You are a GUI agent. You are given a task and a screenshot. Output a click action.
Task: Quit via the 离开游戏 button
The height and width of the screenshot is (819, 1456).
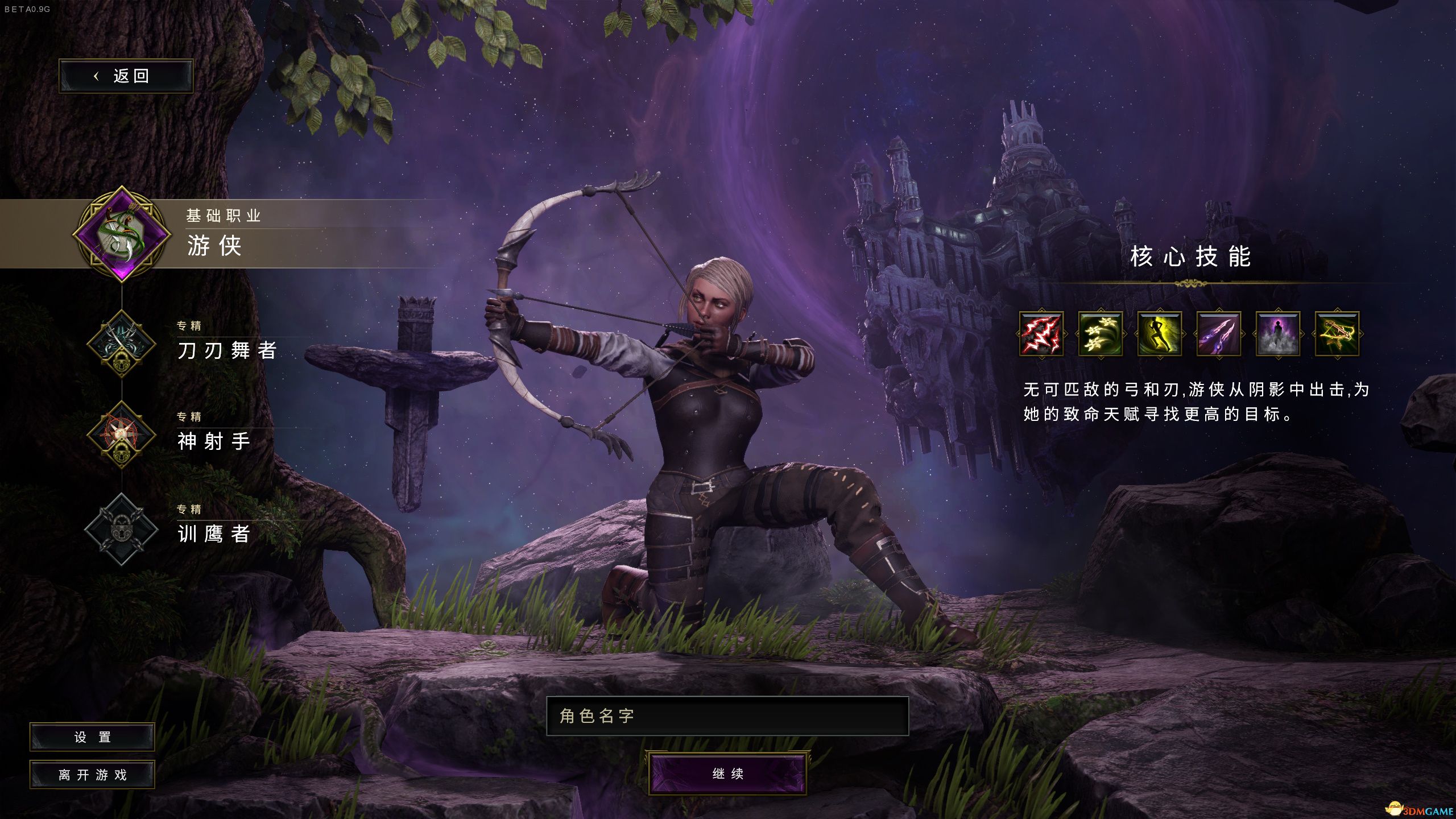[92, 775]
